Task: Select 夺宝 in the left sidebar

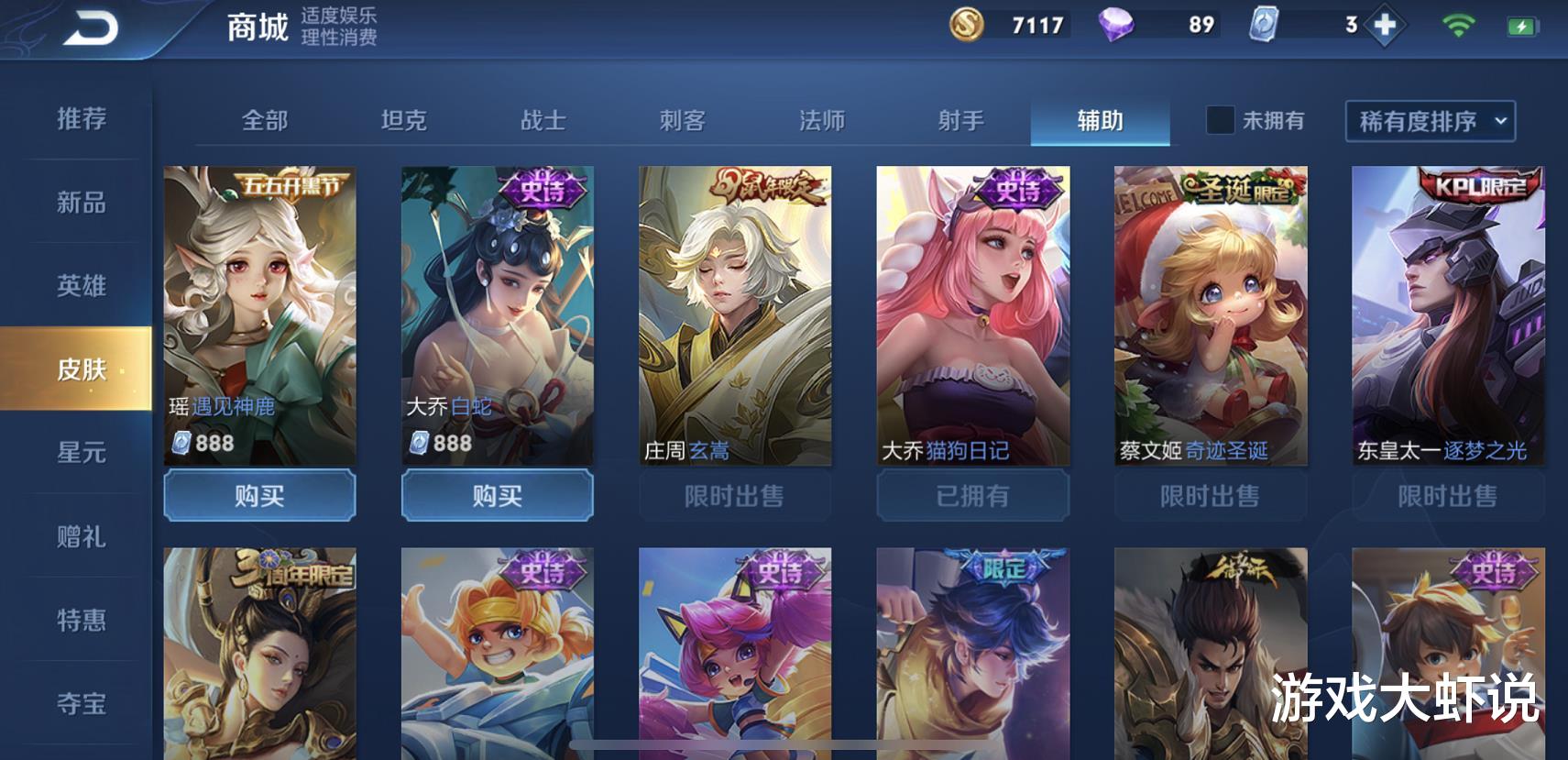Action: tap(82, 704)
